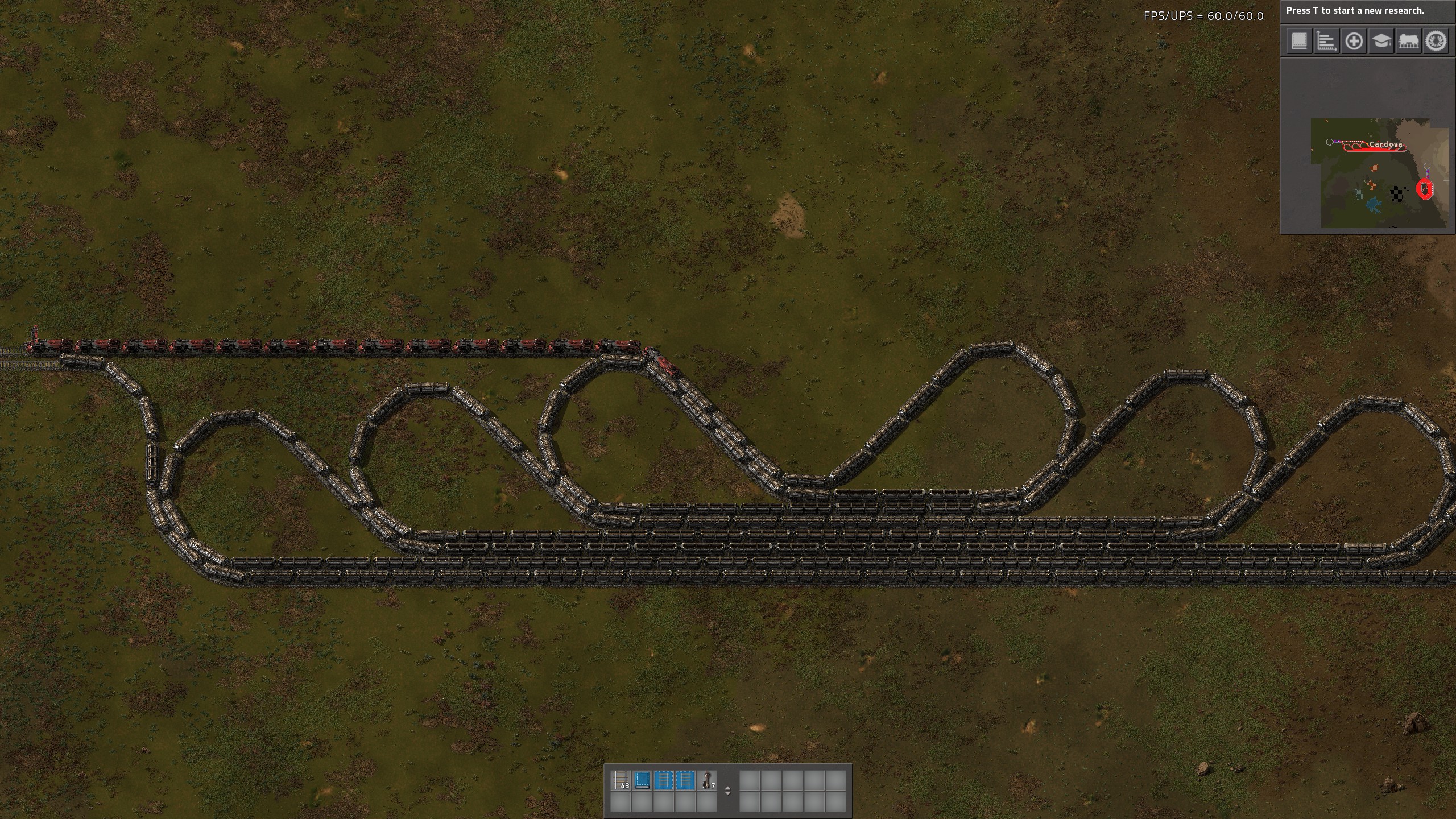Select the first rail blueprint in the quickbar
The width and height of the screenshot is (1456, 819).
click(x=663, y=780)
